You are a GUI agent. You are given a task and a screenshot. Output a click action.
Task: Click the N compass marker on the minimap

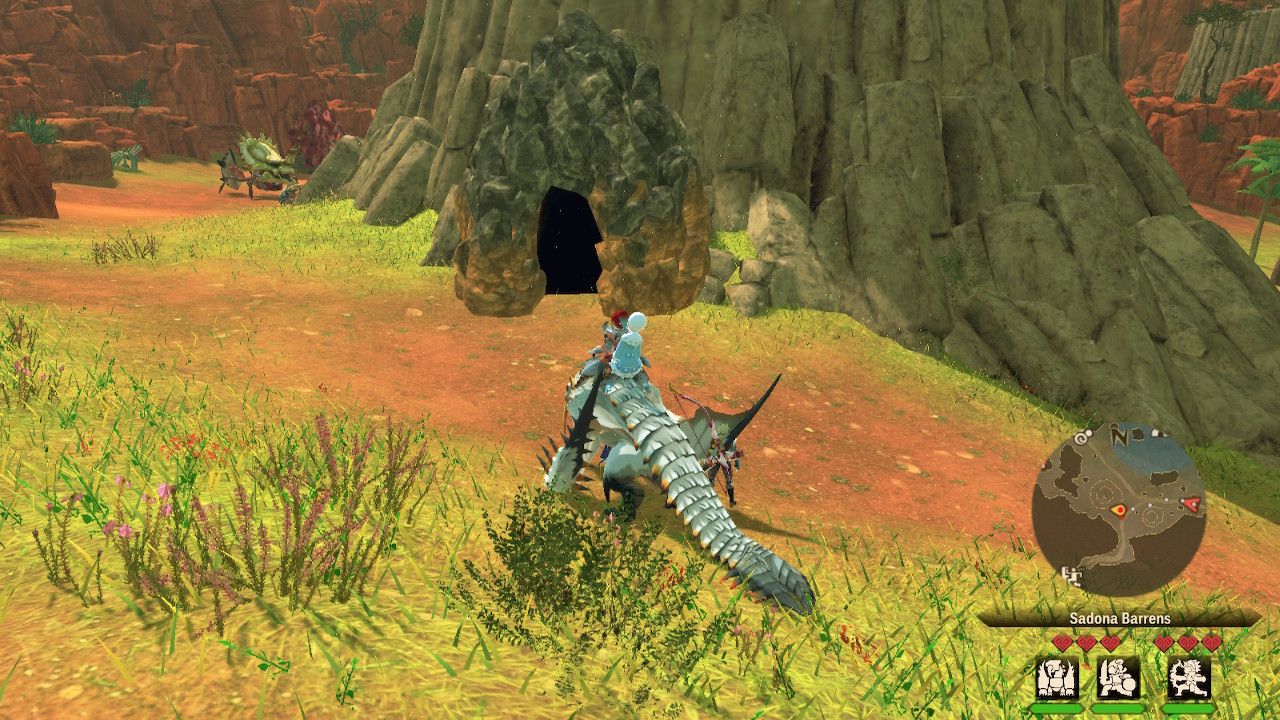(1119, 437)
